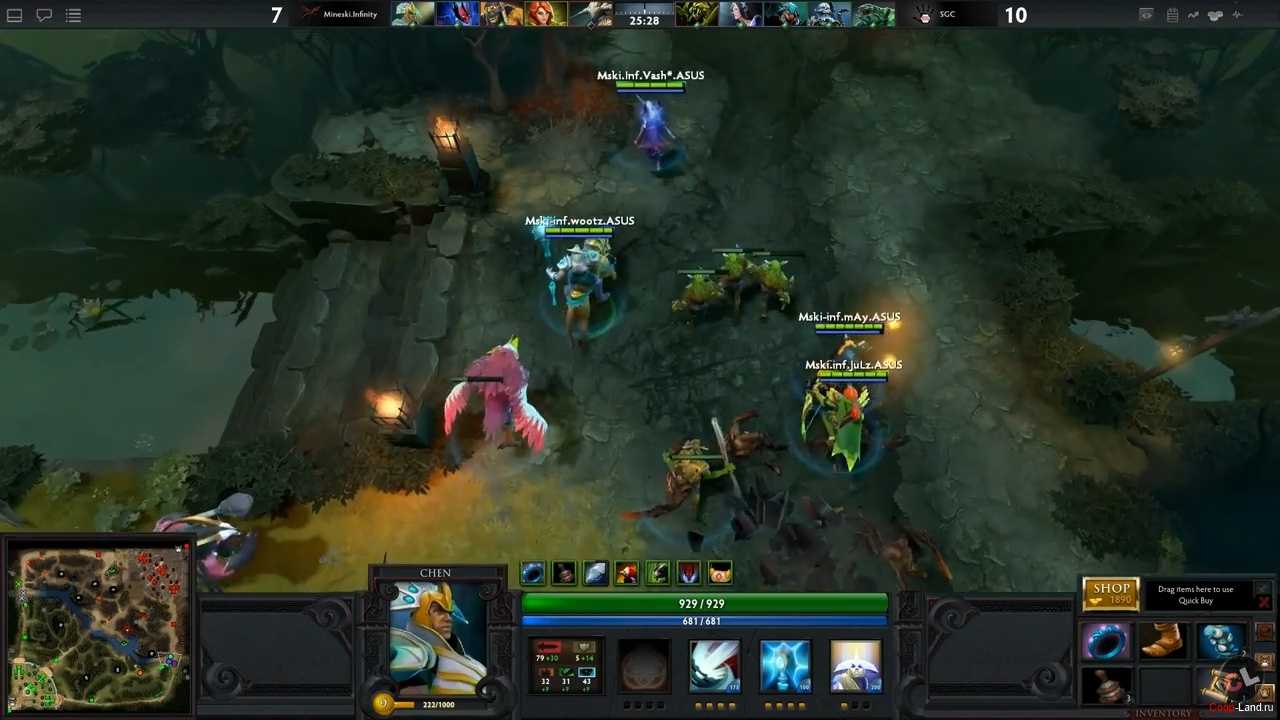Open the chat bubble icon in top bar

click(x=44, y=15)
